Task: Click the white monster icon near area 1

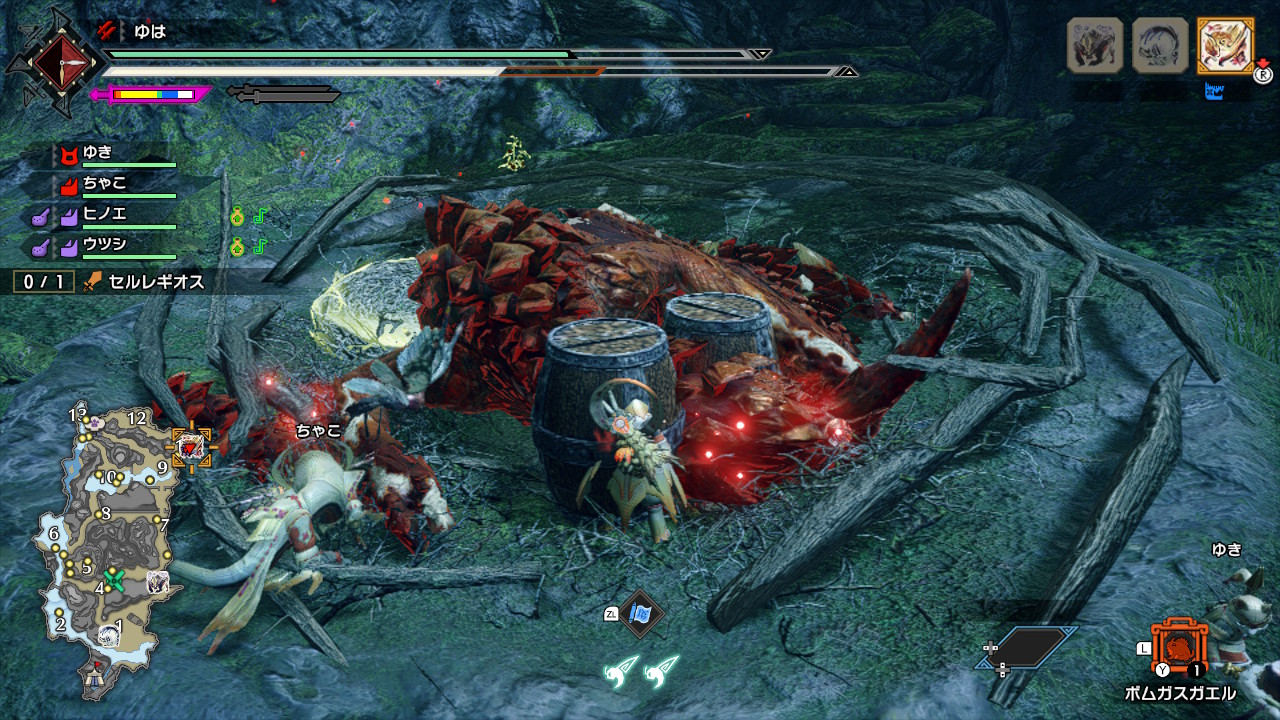Action: [x=109, y=635]
